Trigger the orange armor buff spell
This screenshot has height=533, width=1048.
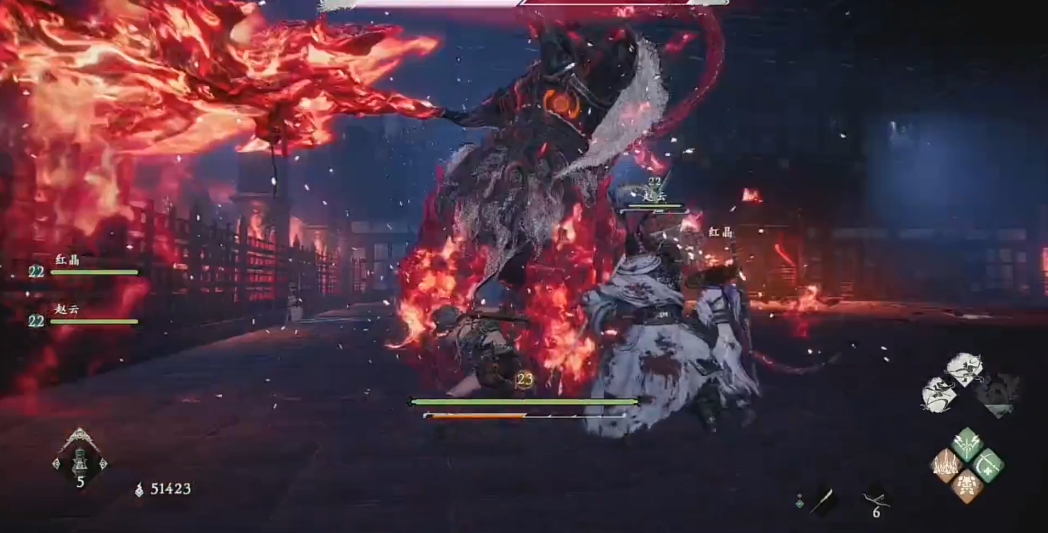coord(966,486)
